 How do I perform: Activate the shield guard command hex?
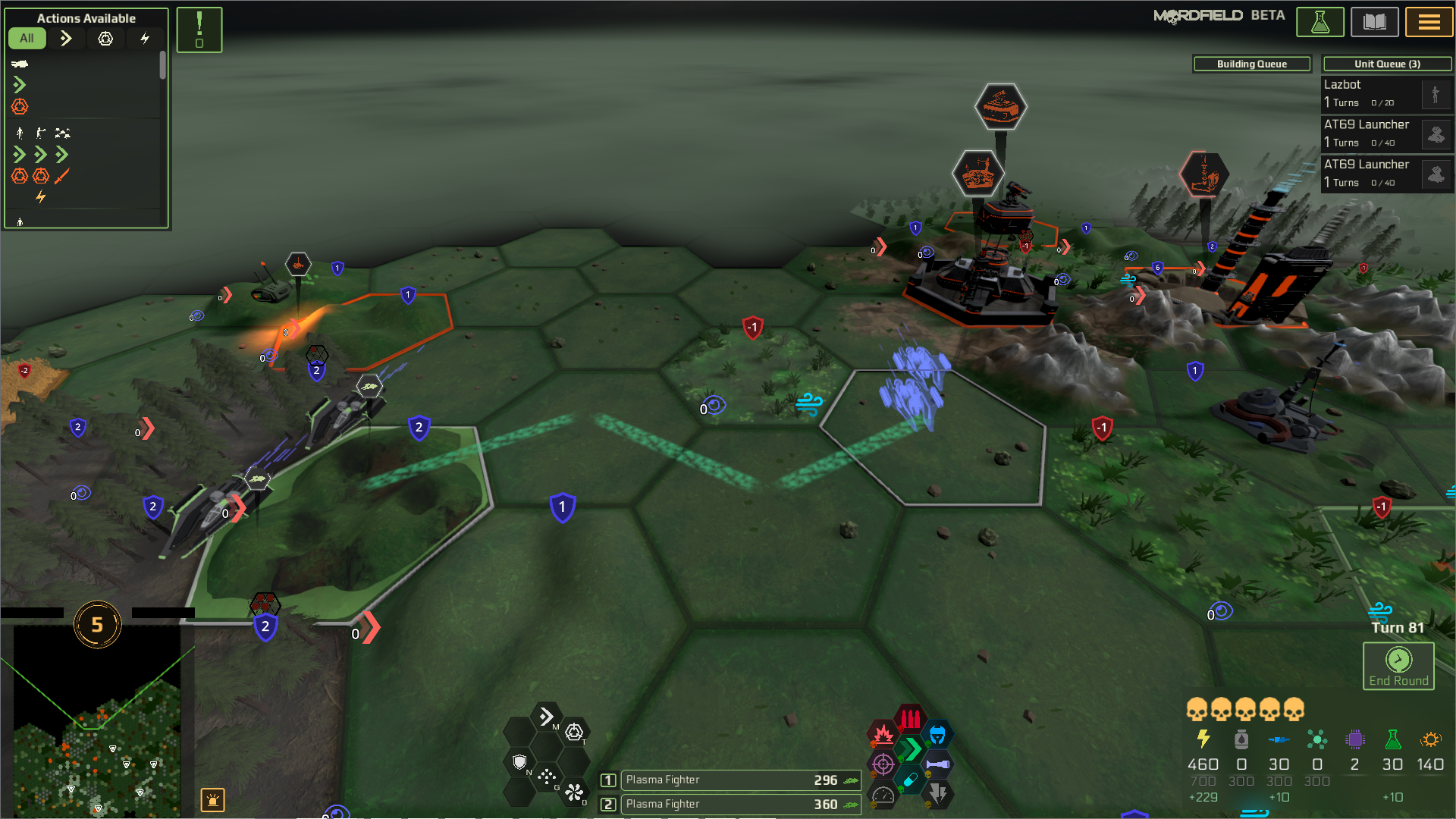(519, 761)
